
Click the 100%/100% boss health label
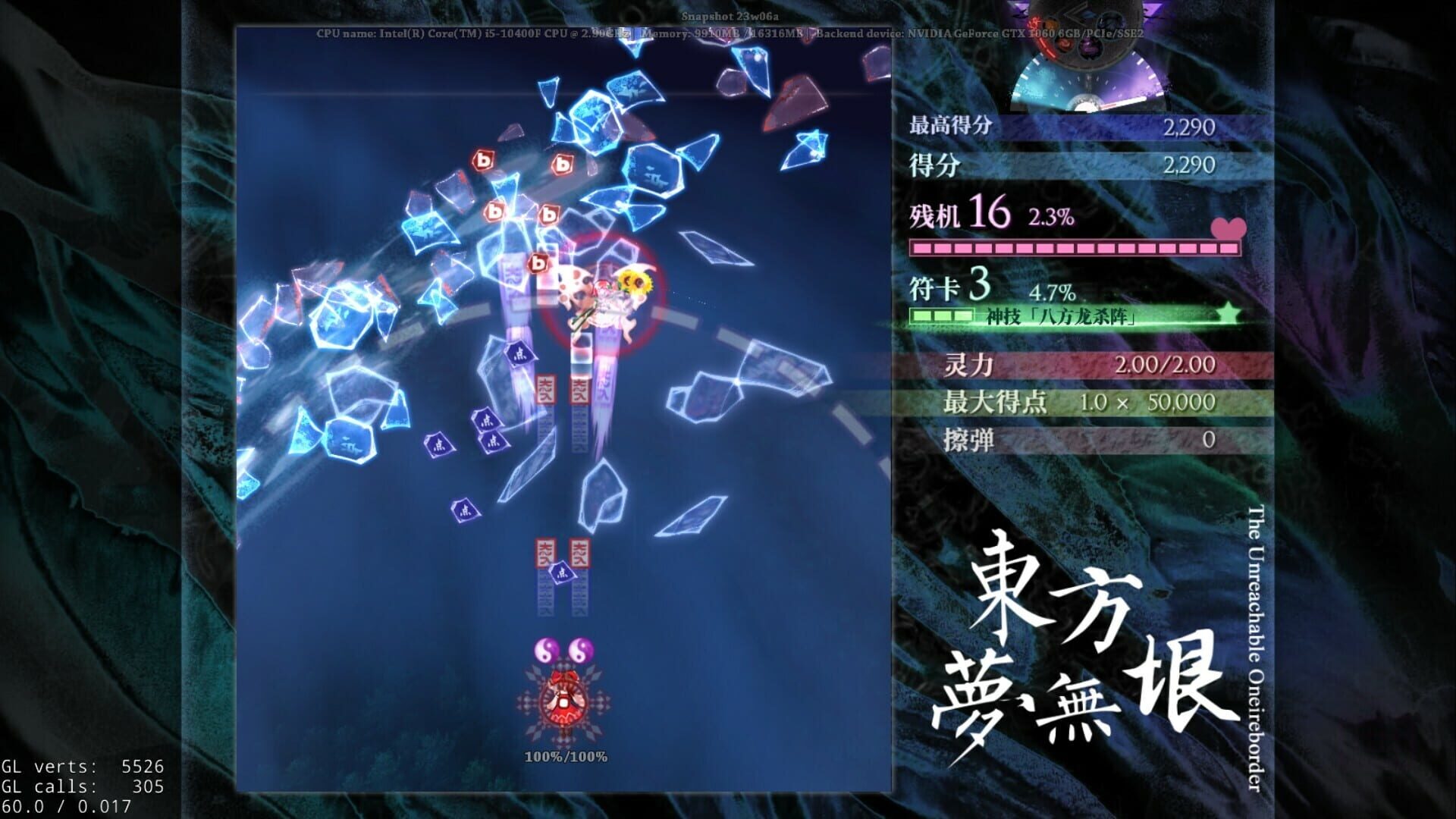(x=565, y=755)
